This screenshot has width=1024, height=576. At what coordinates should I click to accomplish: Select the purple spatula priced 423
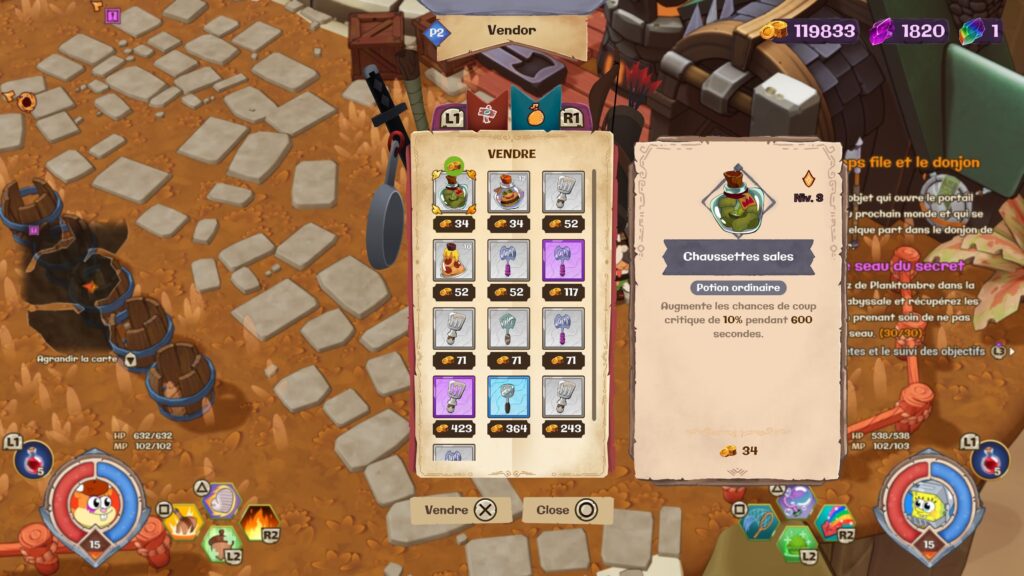tap(453, 396)
